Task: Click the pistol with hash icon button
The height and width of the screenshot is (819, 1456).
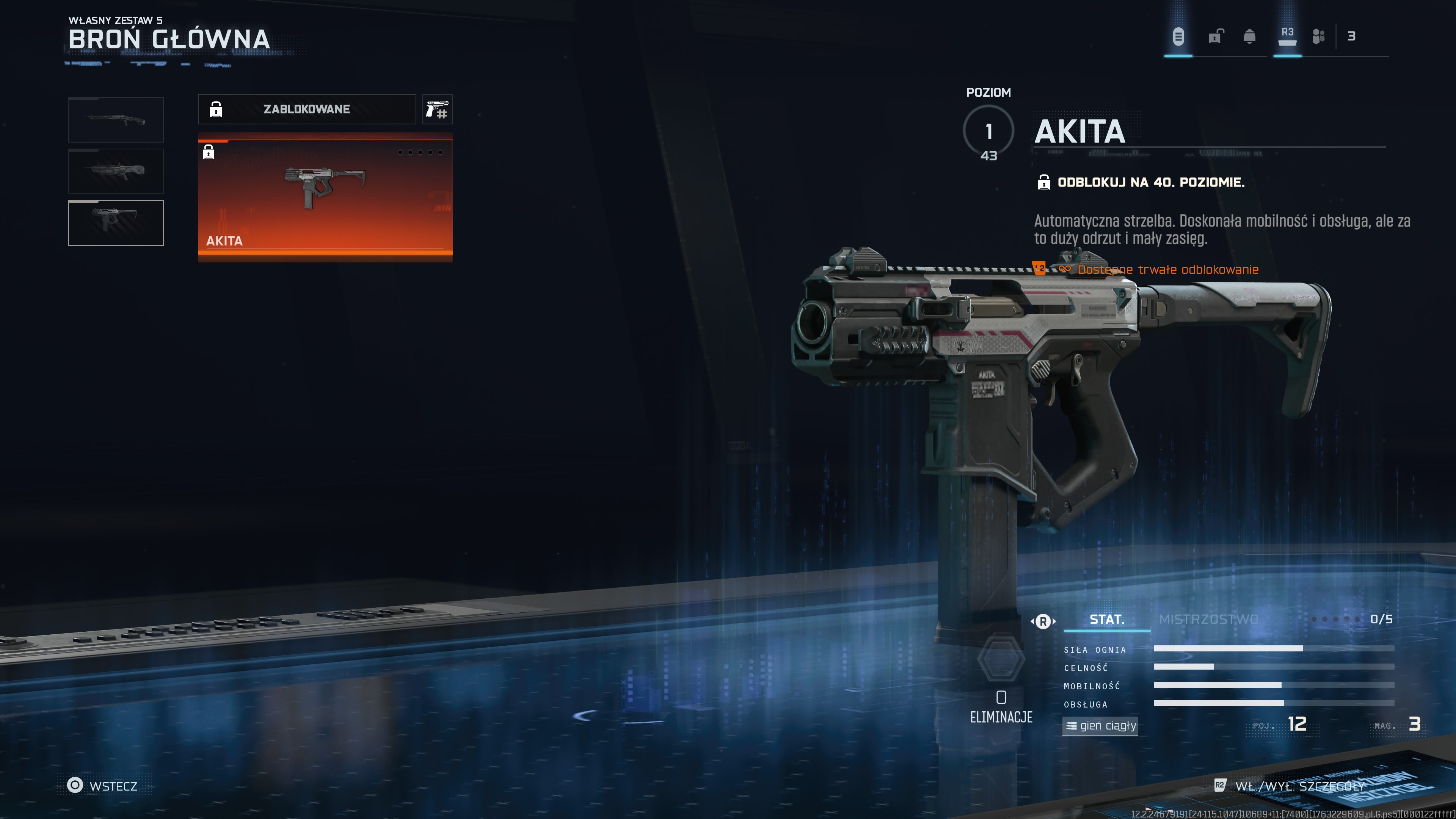Action: (x=437, y=109)
